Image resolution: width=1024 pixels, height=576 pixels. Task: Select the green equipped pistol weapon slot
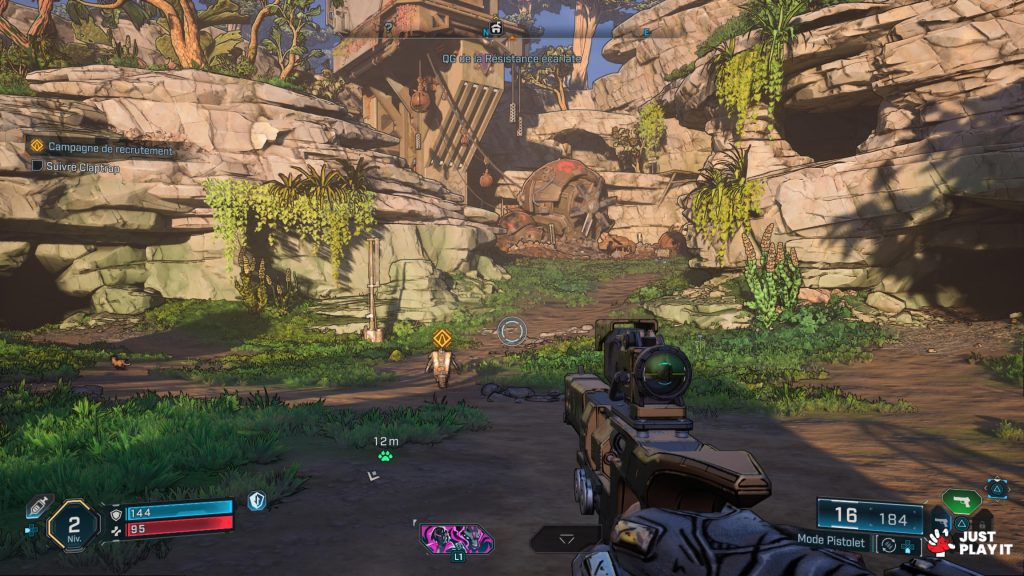961,501
